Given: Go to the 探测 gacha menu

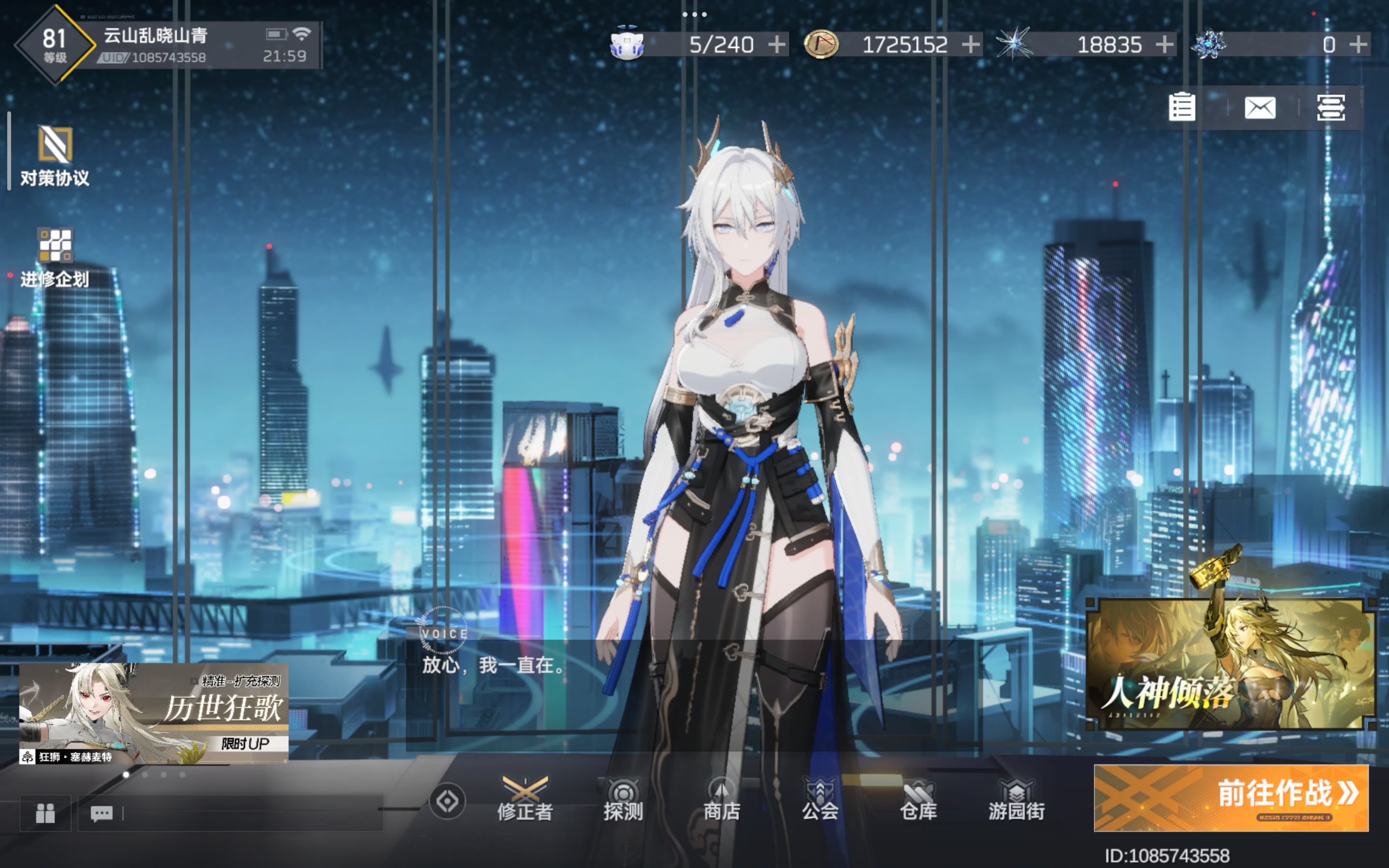Looking at the screenshot, I should tap(623, 799).
